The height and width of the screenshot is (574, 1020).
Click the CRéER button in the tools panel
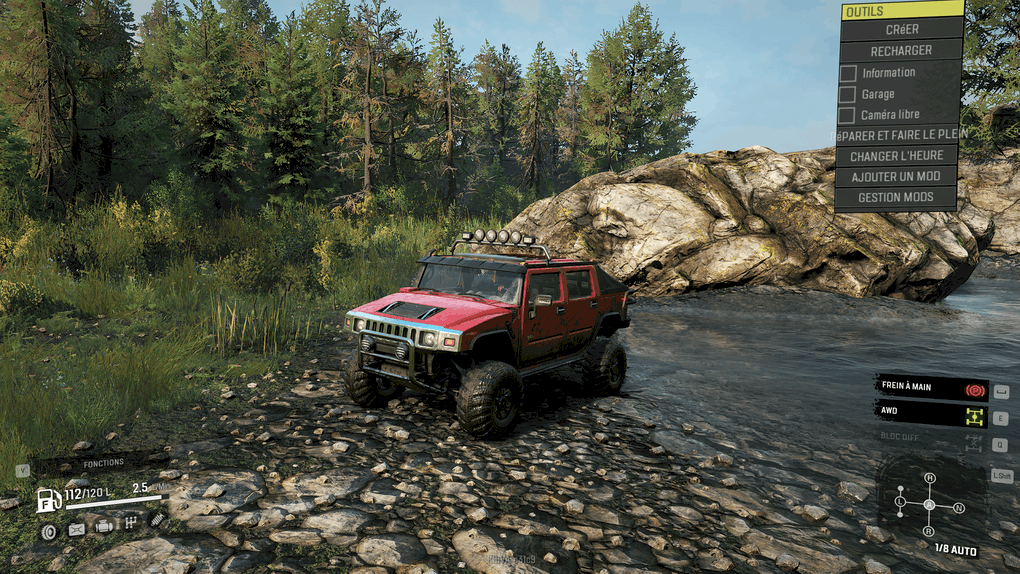click(x=900, y=29)
